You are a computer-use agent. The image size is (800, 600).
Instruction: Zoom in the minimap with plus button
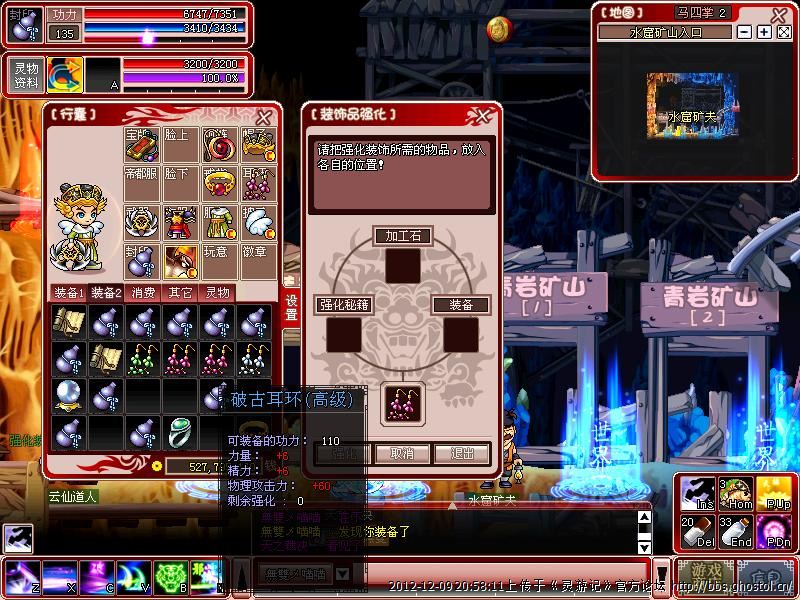point(764,32)
